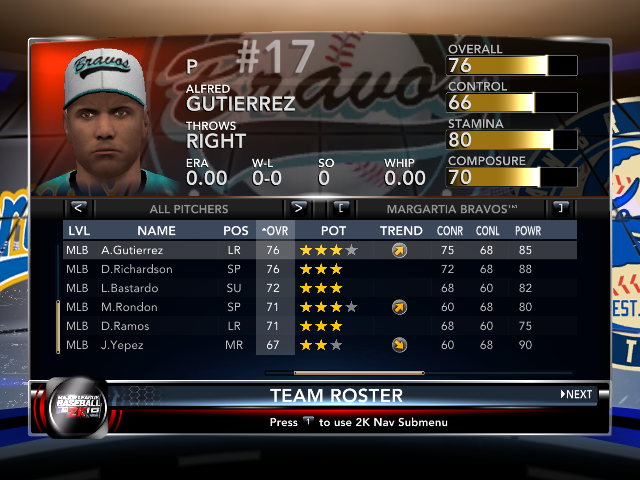Sort roster by POS column header
Image resolution: width=640 pixels, height=480 pixels.
tap(236, 230)
